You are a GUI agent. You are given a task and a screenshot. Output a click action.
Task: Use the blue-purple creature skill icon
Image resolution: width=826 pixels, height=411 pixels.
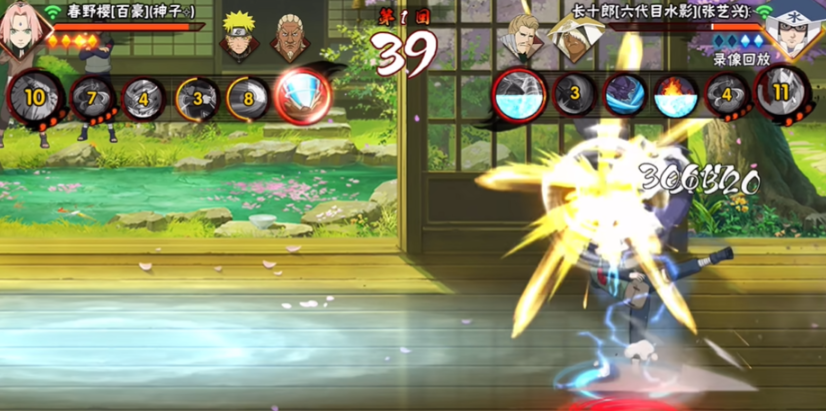(625, 97)
